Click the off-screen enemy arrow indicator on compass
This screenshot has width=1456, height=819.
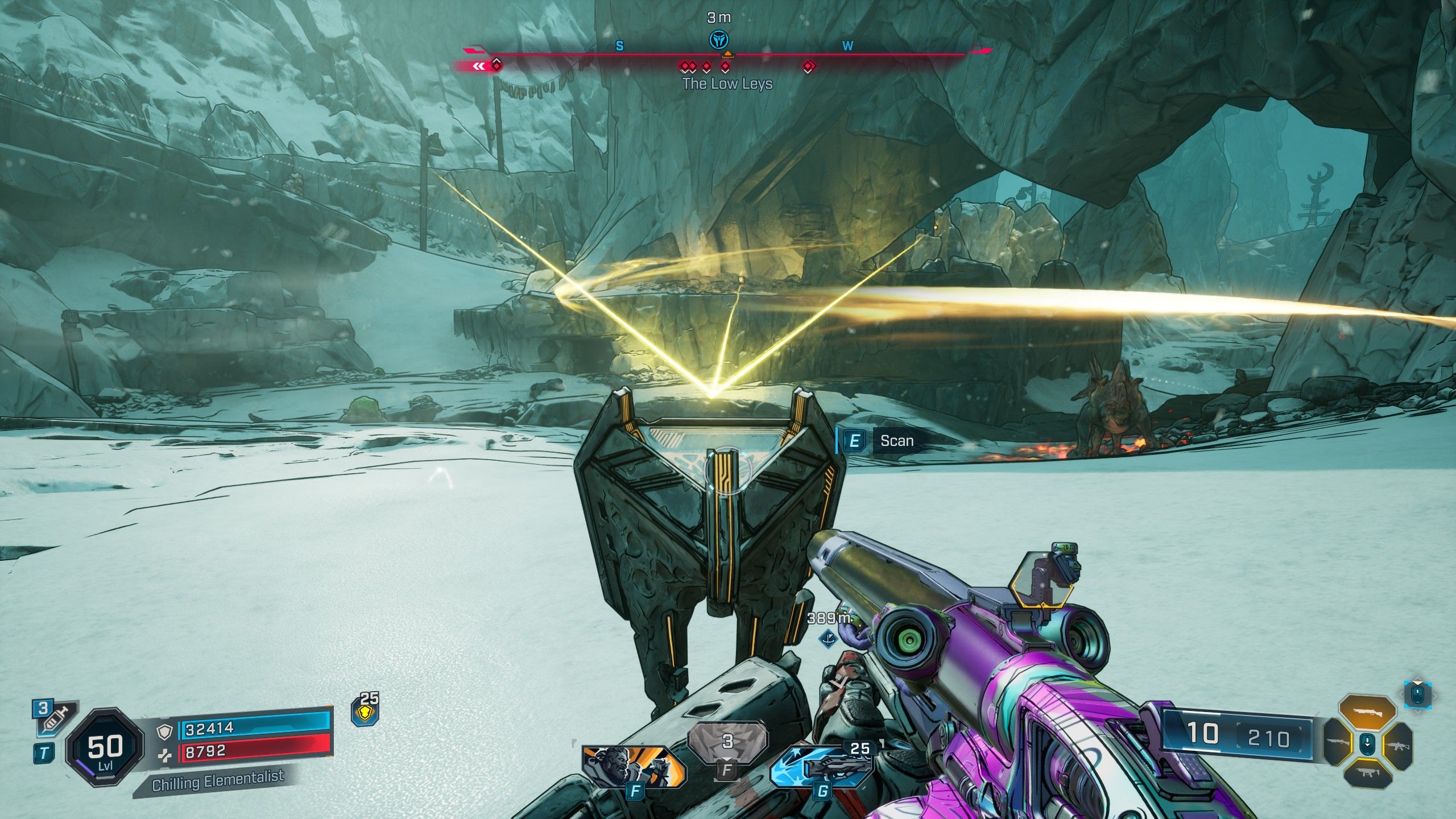pos(479,67)
